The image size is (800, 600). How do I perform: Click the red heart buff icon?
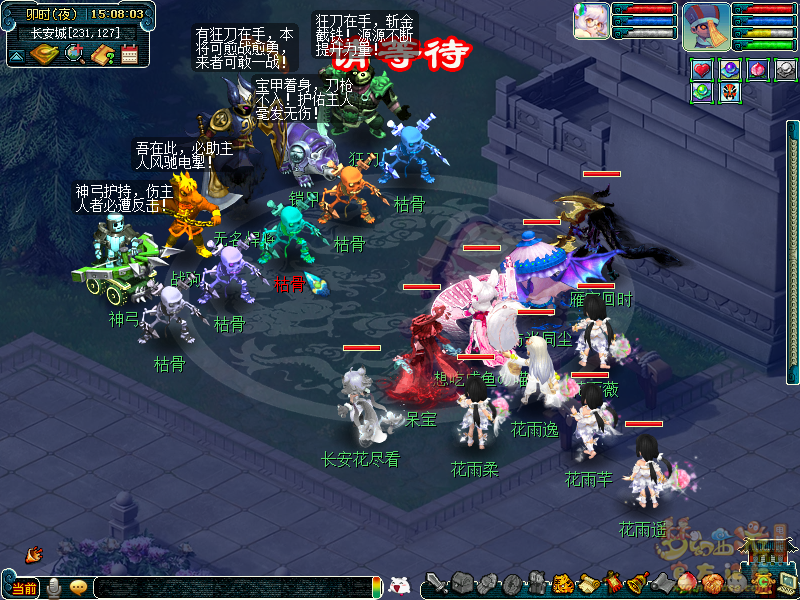click(702, 69)
